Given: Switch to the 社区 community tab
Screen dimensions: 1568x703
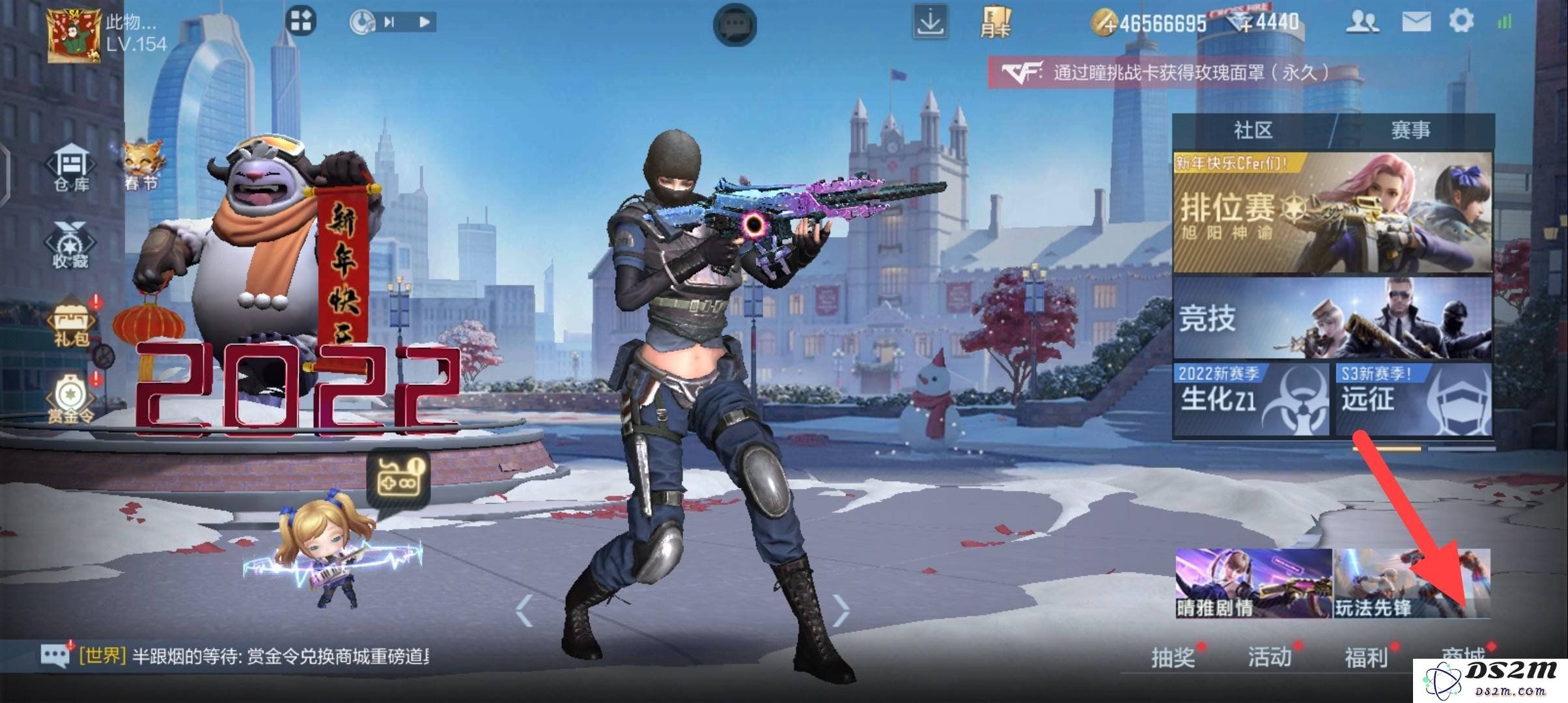Looking at the screenshot, I should click(x=1253, y=130).
